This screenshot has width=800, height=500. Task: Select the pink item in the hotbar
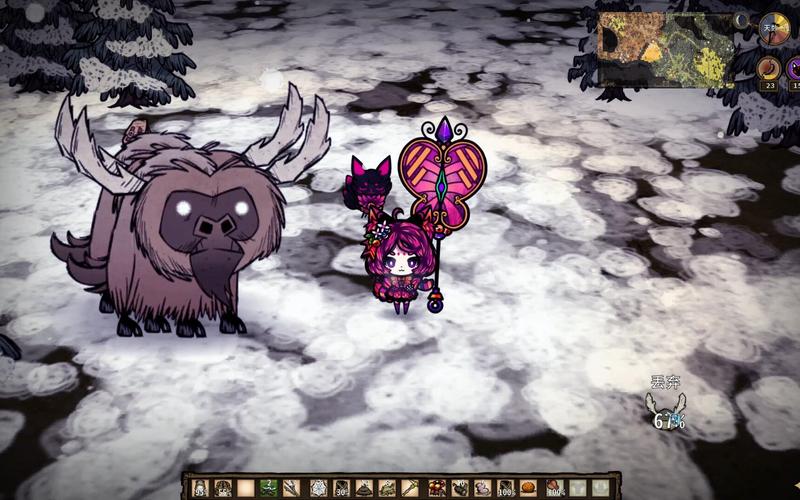click(x=483, y=488)
